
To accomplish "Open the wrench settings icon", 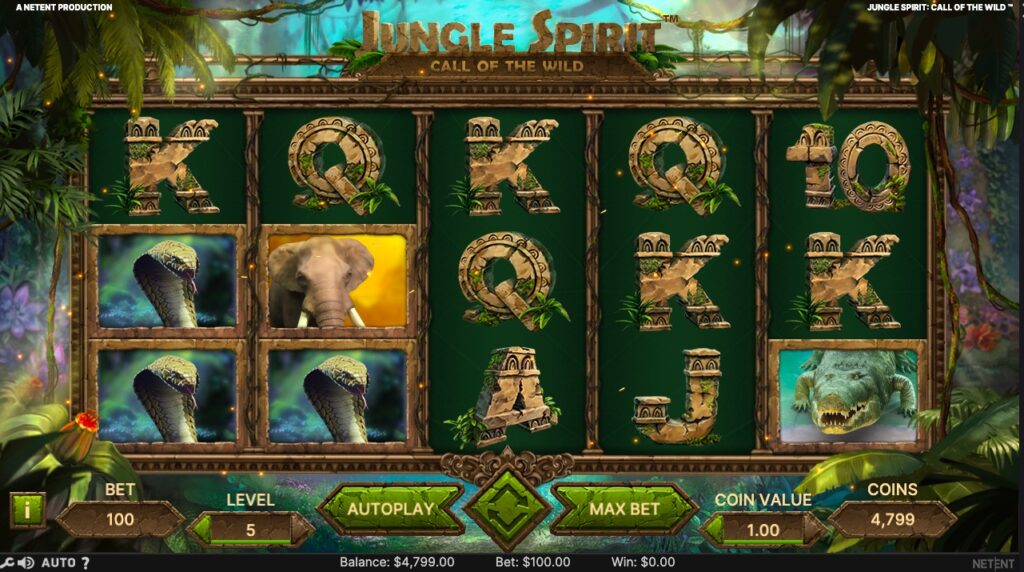I will pos(7,563).
